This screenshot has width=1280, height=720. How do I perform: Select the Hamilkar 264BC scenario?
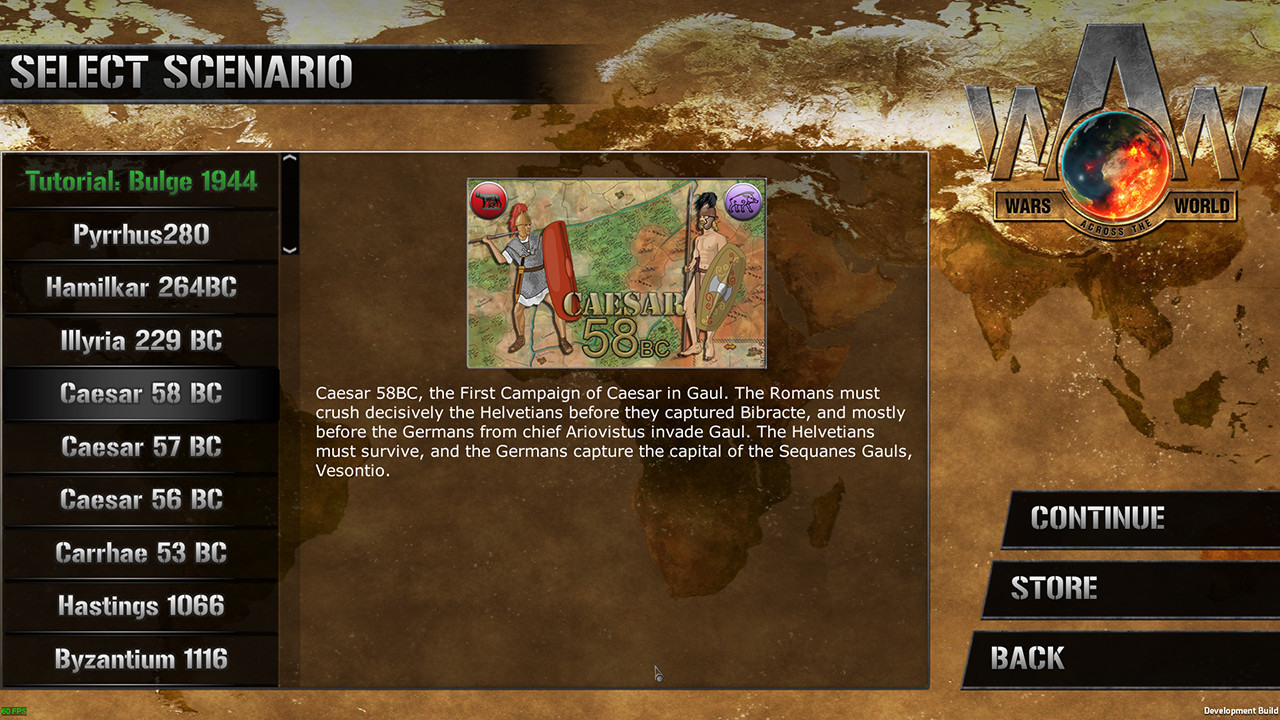click(x=140, y=288)
